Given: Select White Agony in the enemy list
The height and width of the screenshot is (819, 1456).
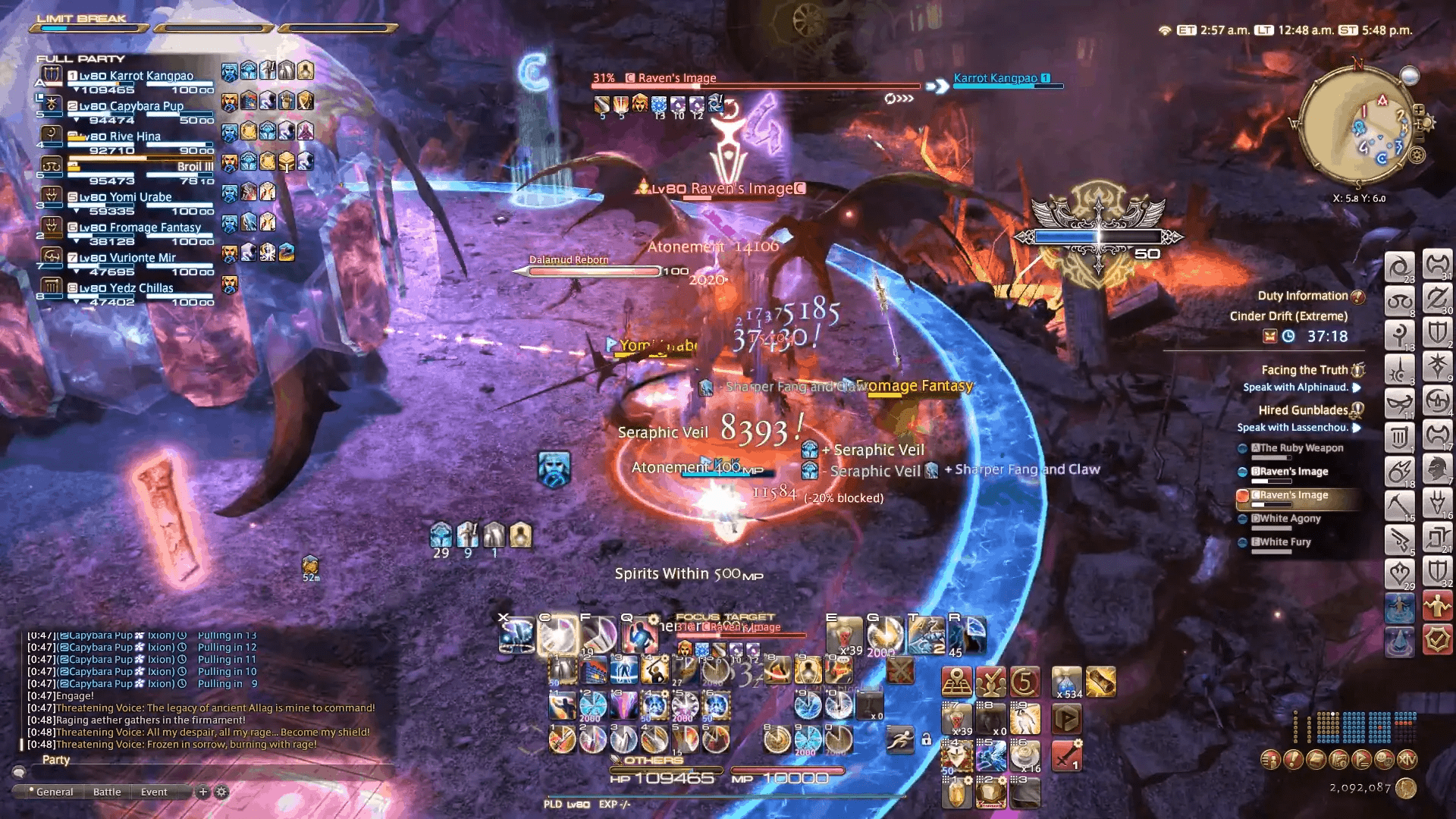Looking at the screenshot, I should coord(1291,519).
